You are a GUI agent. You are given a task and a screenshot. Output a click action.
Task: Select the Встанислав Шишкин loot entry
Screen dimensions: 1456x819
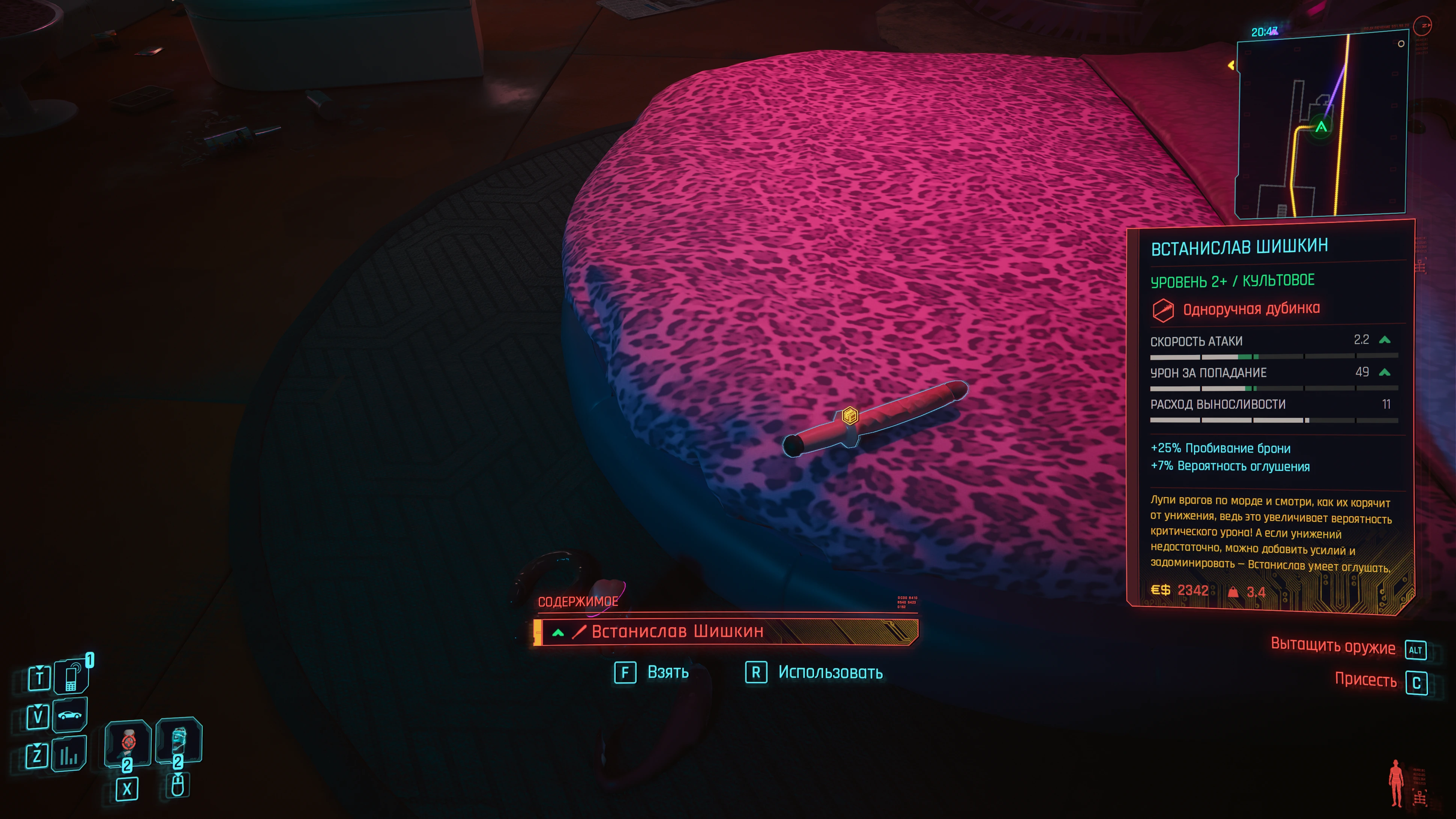pos(726,631)
